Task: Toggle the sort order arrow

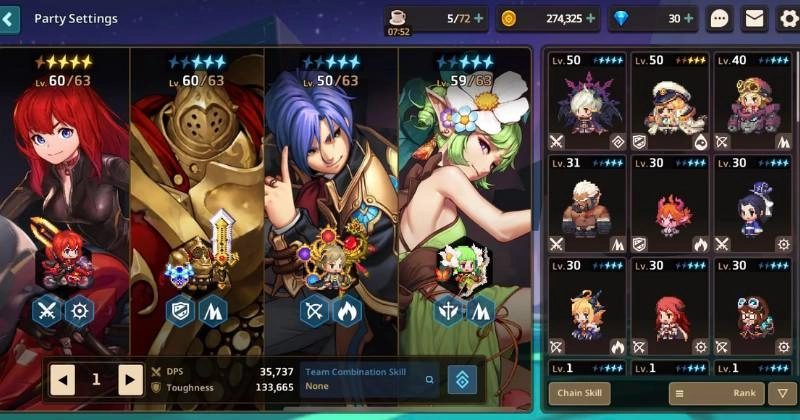Action: tap(783, 393)
